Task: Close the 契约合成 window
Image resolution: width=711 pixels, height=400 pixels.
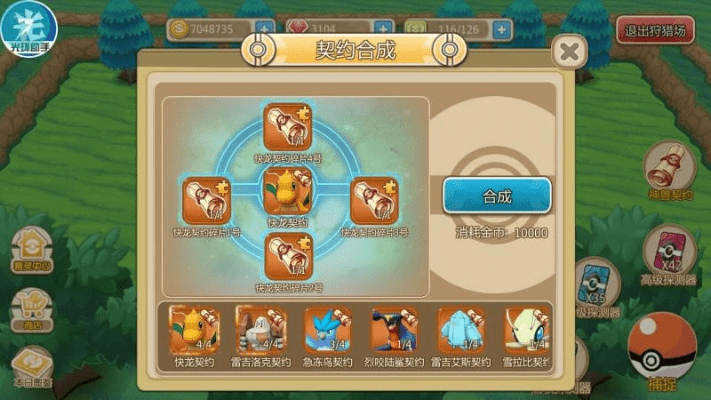Action: tap(569, 50)
